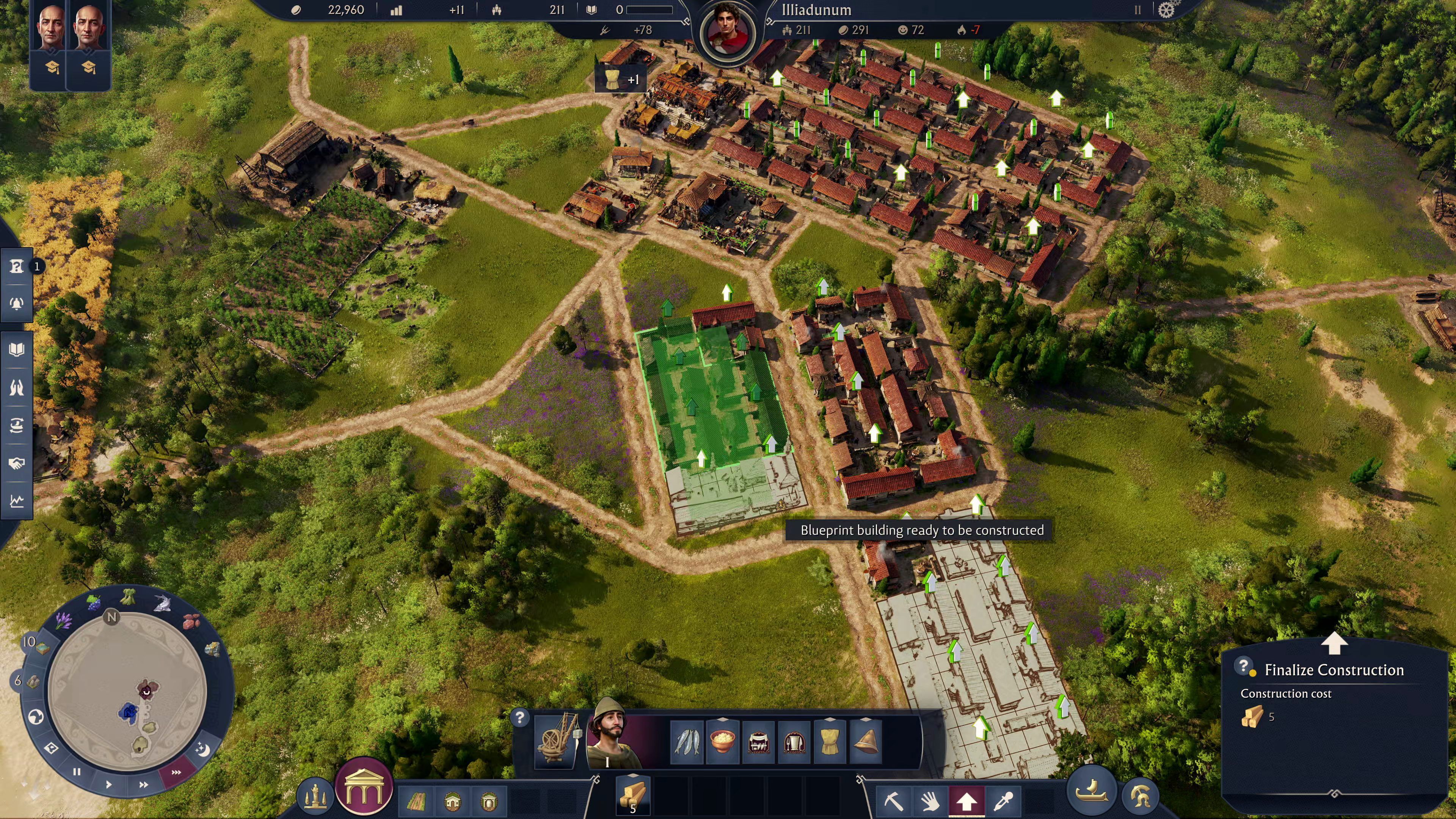The width and height of the screenshot is (1456, 819).
Task: Choose the fish need icon
Action: 687,741
